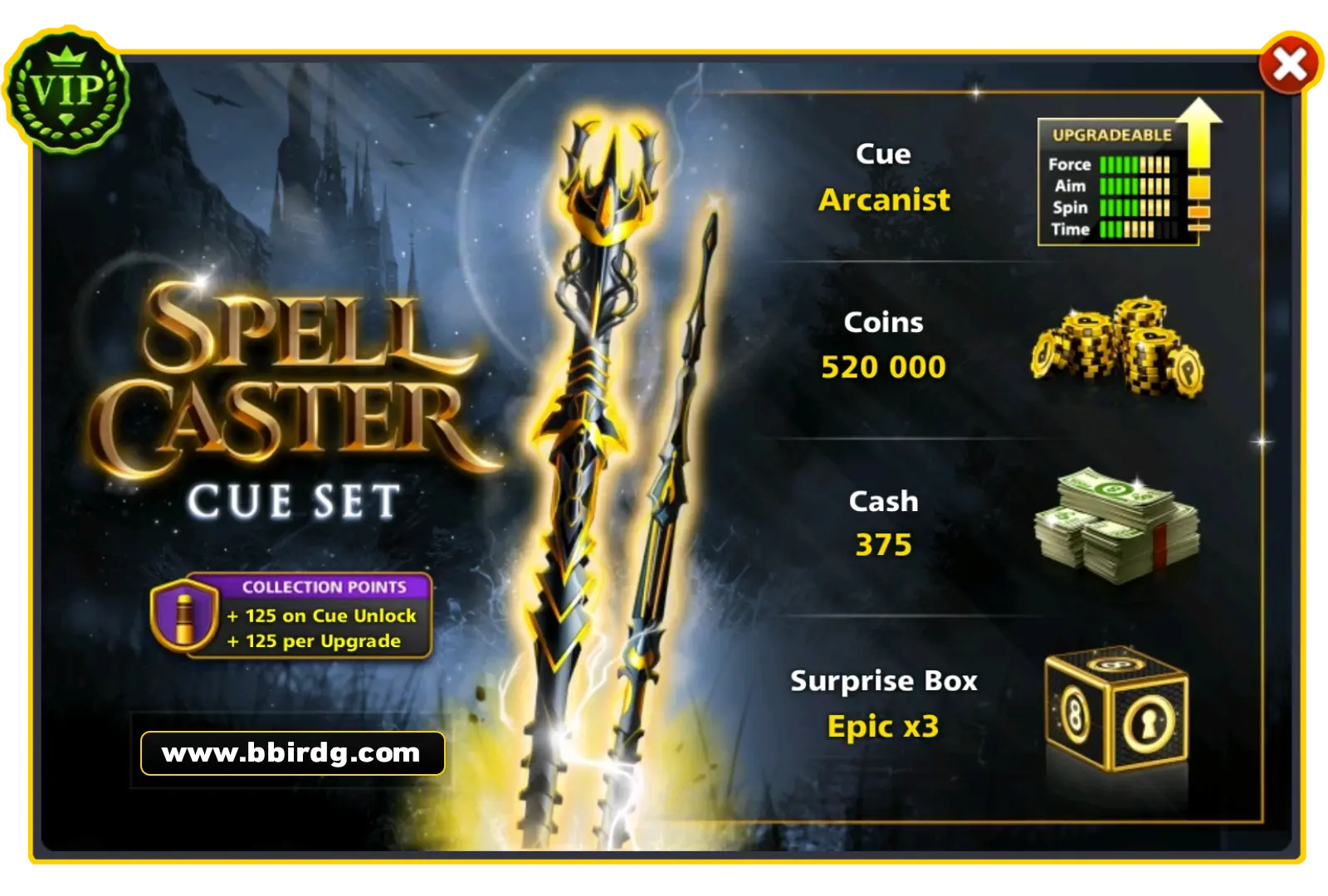Screen dimensions: 1328x896
Task: Expand the Surprise Box reward row
Action: (884, 701)
